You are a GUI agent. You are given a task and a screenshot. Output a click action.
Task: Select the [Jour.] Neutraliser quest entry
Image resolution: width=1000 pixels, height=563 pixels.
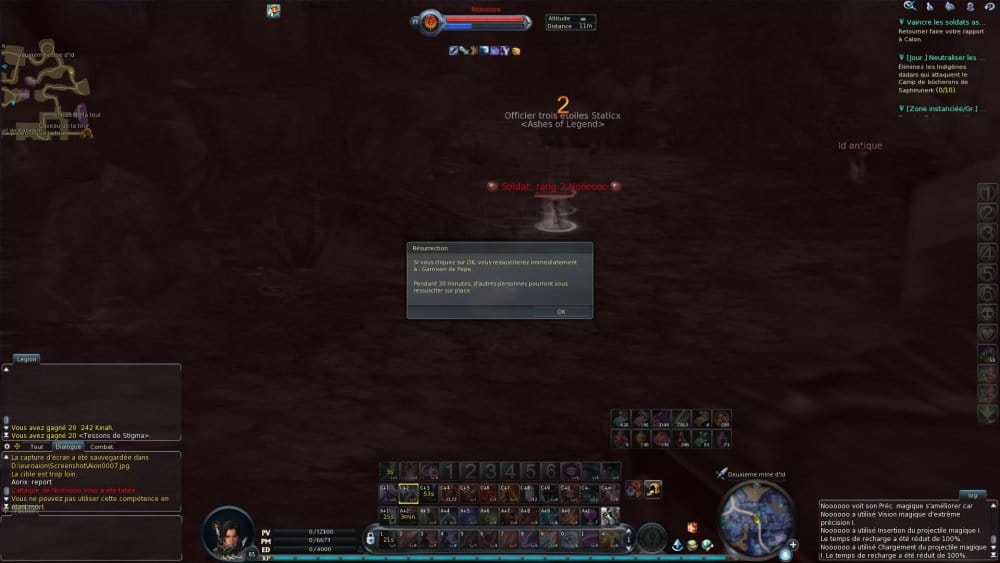pos(945,58)
